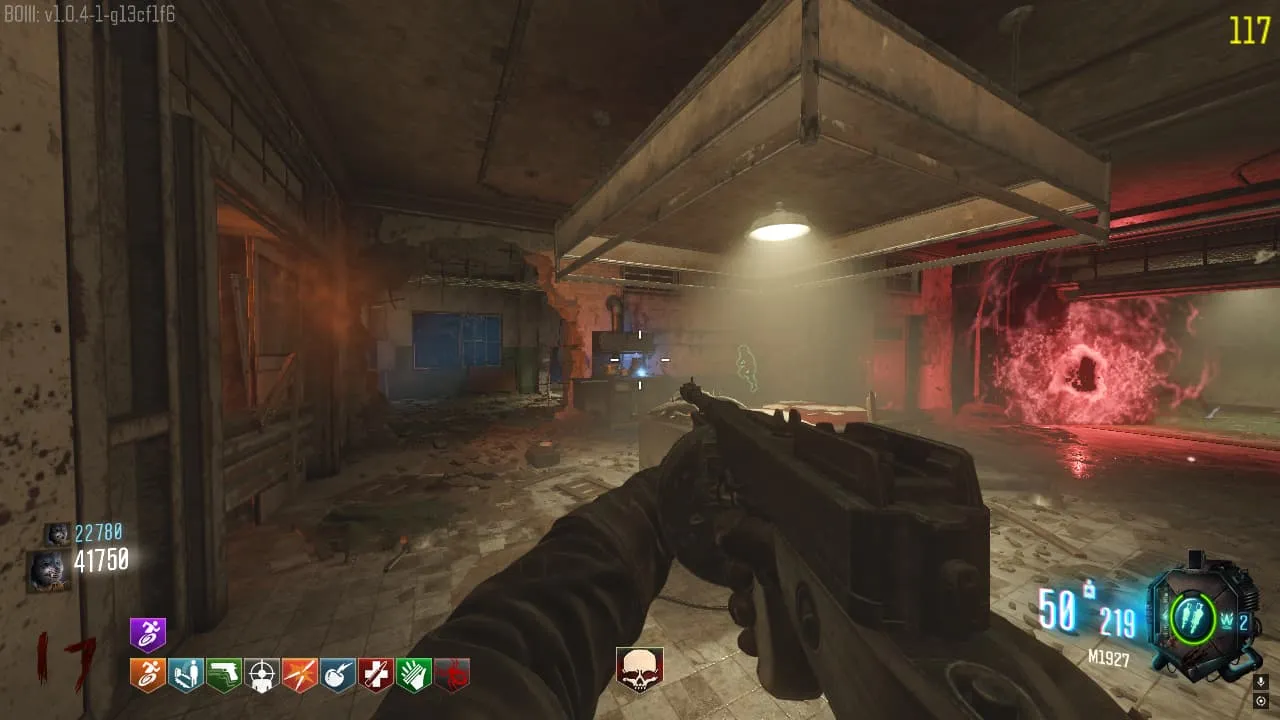This screenshot has height=720, width=1280.
Task: Select the player portrait beside 41750
Action: pyautogui.click(x=47, y=570)
